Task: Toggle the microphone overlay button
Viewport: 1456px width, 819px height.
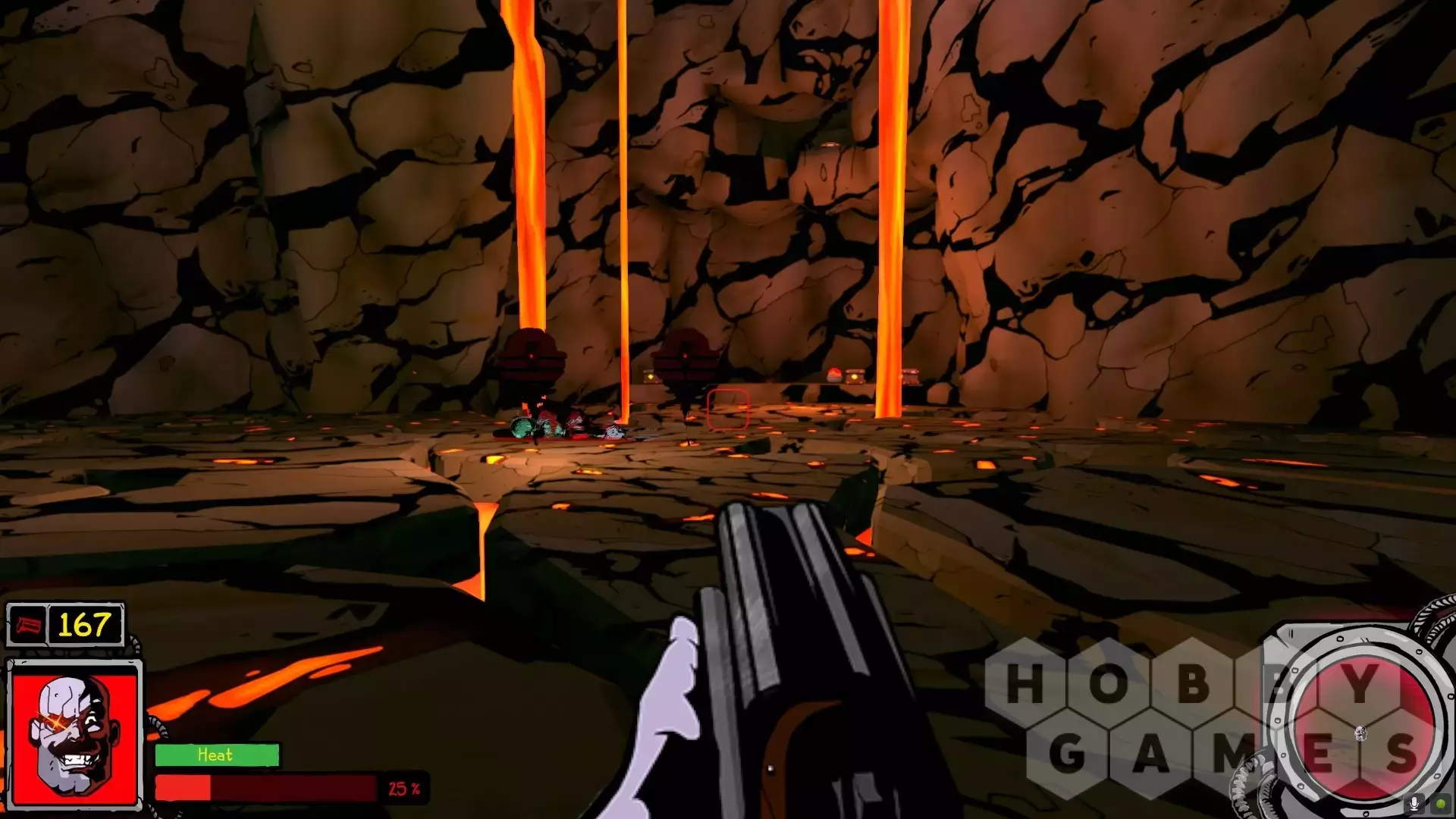Action: click(x=1414, y=805)
